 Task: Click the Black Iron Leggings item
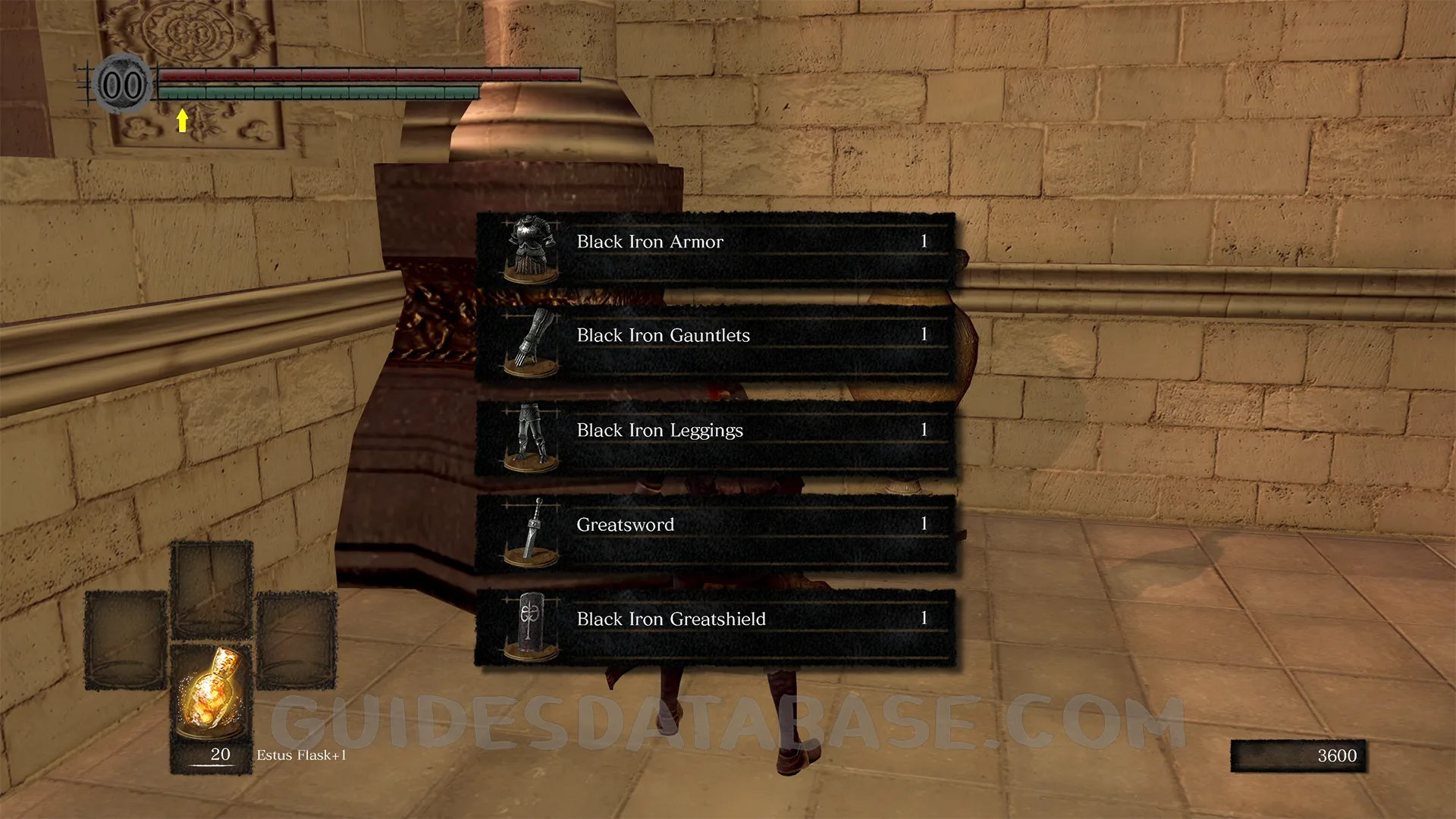click(714, 438)
